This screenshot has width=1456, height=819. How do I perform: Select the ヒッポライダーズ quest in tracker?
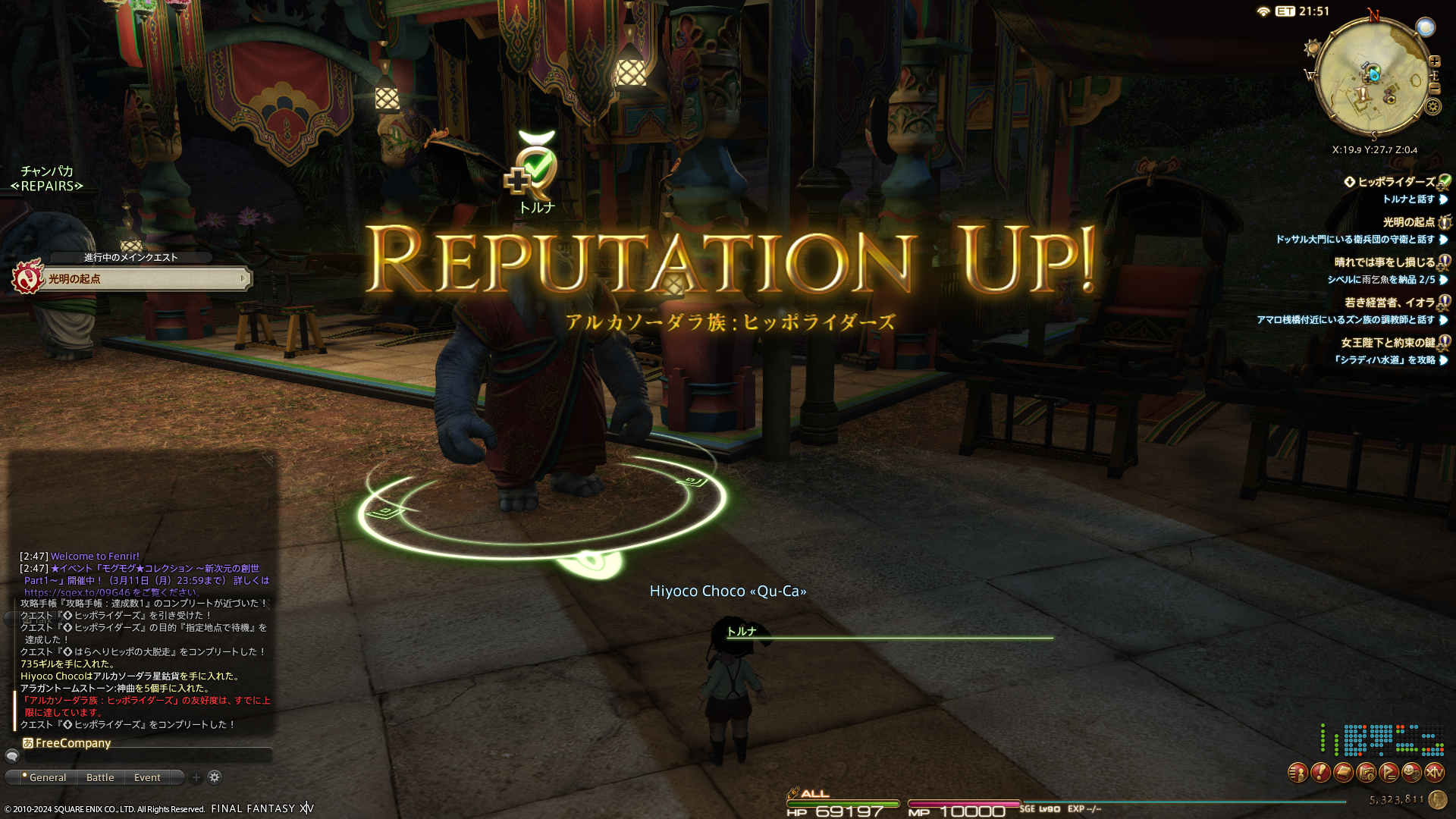tap(1396, 182)
